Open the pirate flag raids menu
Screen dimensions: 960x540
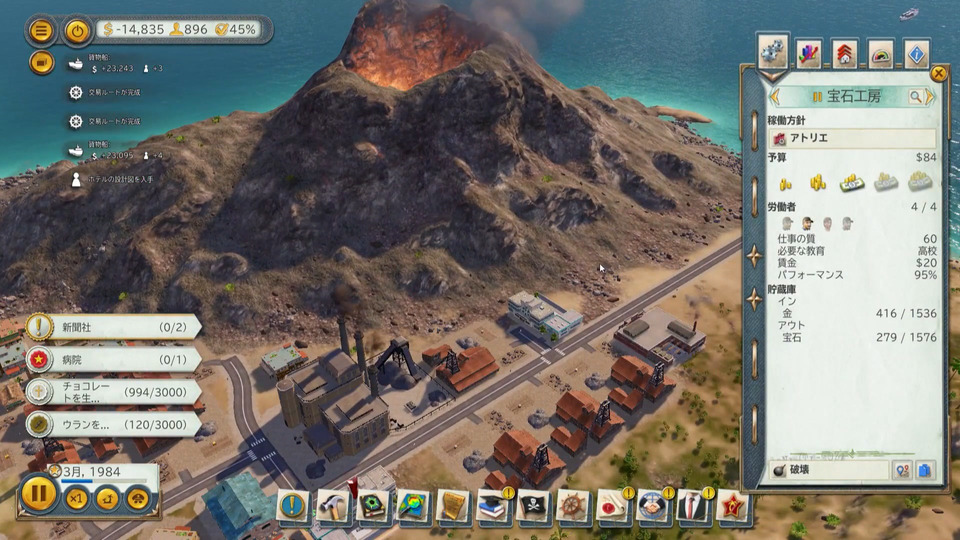click(x=533, y=506)
